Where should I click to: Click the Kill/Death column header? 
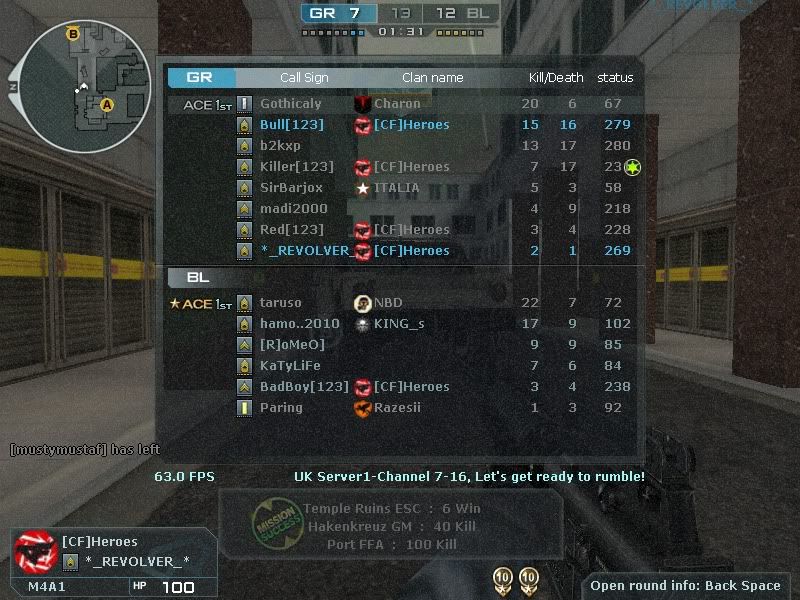pyautogui.click(x=556, y=78)
